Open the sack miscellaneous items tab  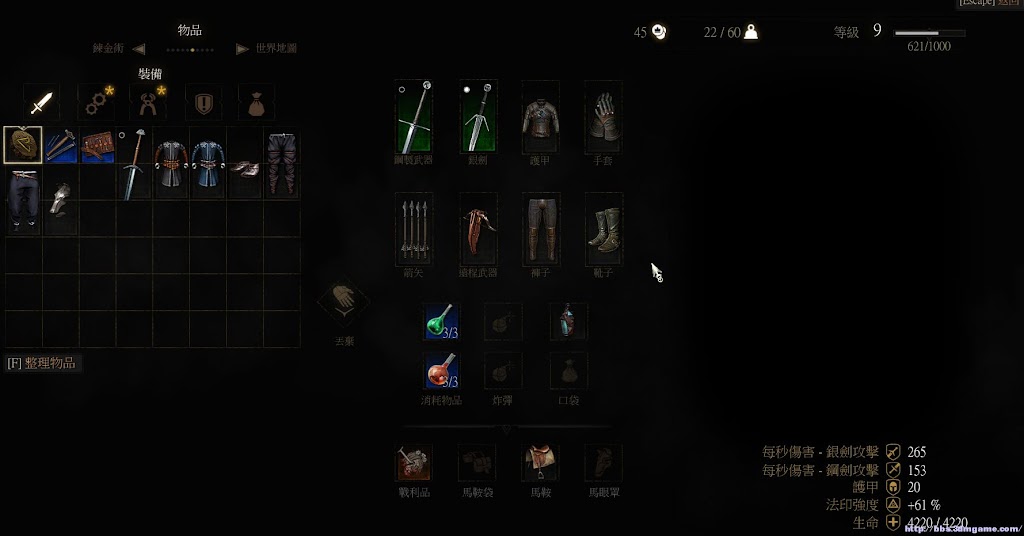(x=256, y=103)
